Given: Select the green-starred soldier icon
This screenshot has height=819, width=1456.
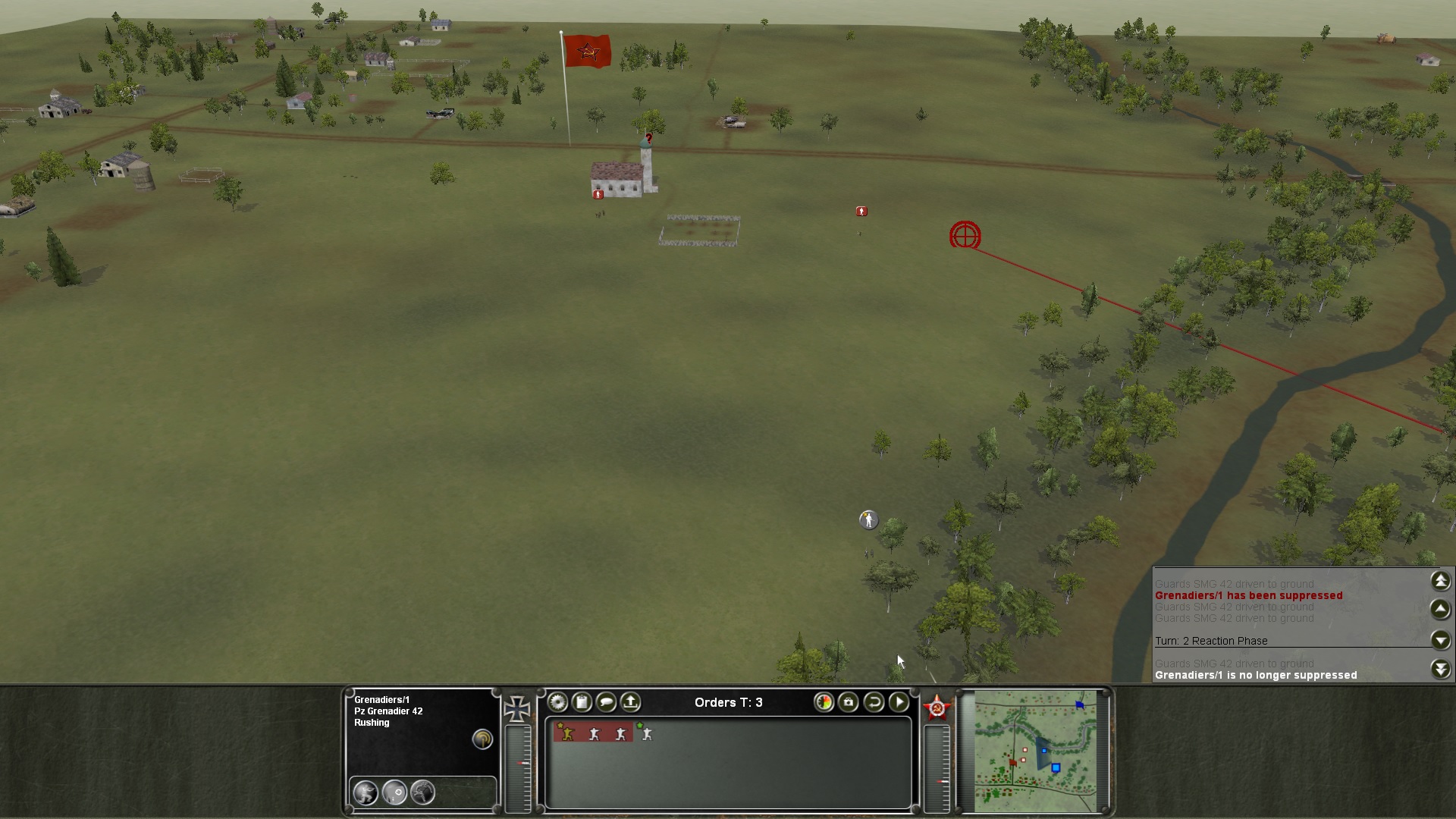Looking at the screenshot, I should coord(646,733).
